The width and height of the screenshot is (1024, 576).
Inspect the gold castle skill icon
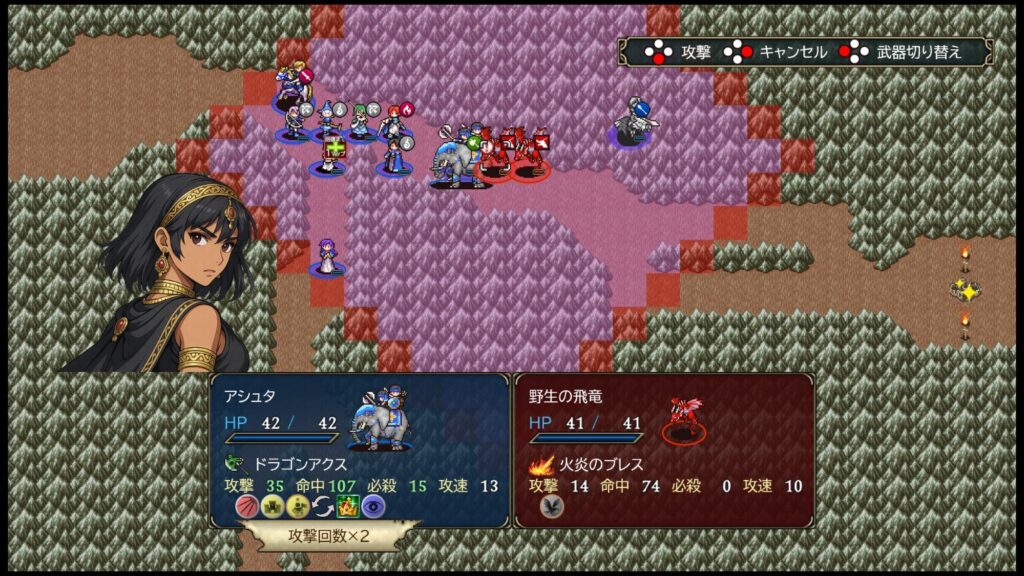click(271, 506)
